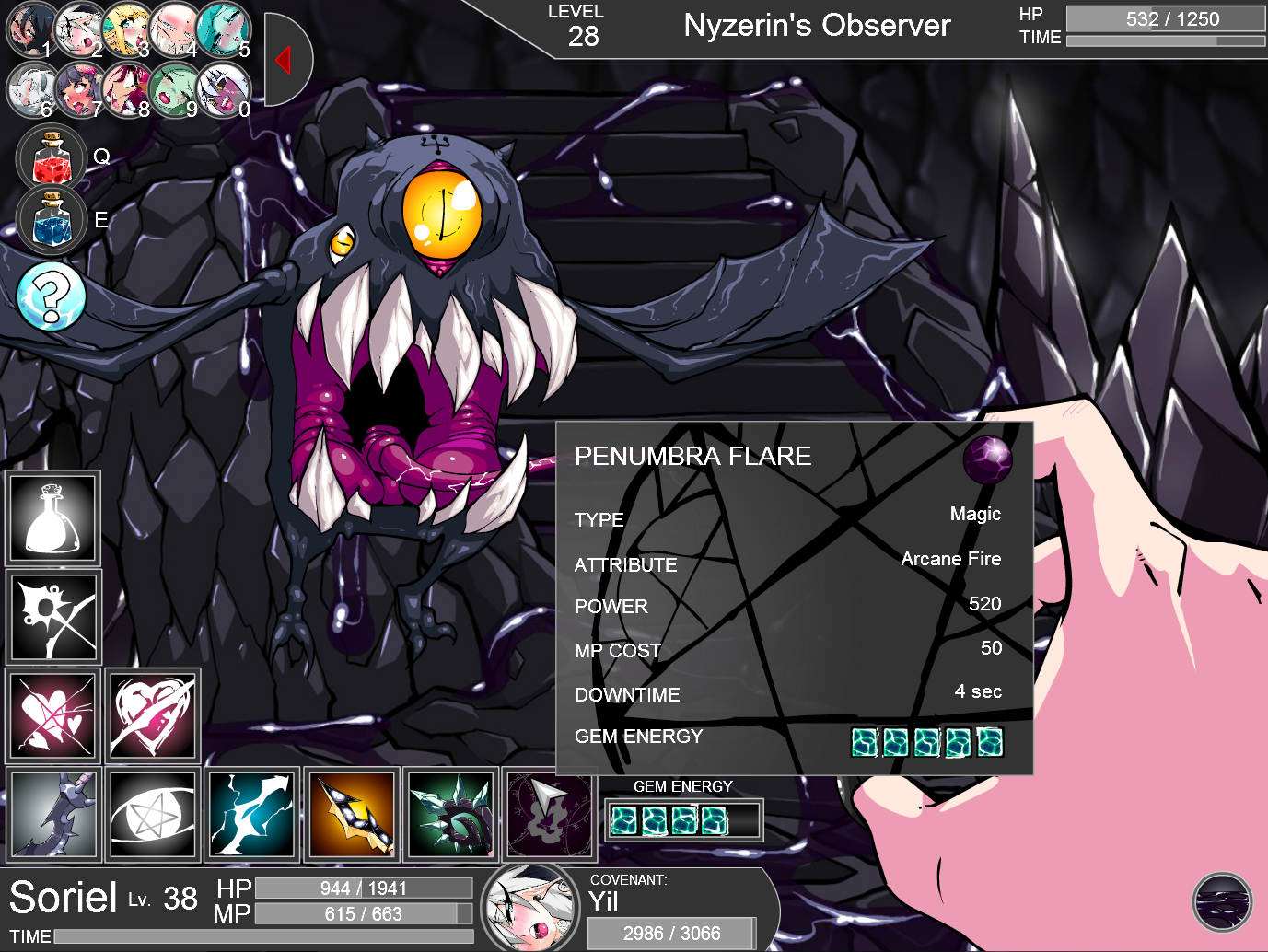Select party member portrait numbered 1

pos(29,29)
